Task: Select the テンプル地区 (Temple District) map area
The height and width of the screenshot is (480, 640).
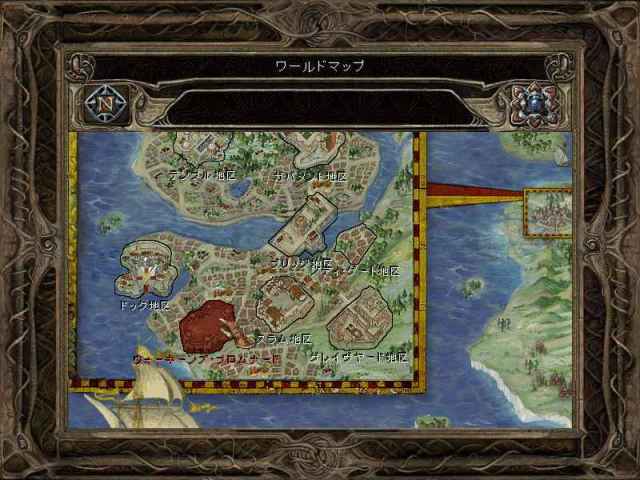Action: pyautogui.click(x=207, y=149)
